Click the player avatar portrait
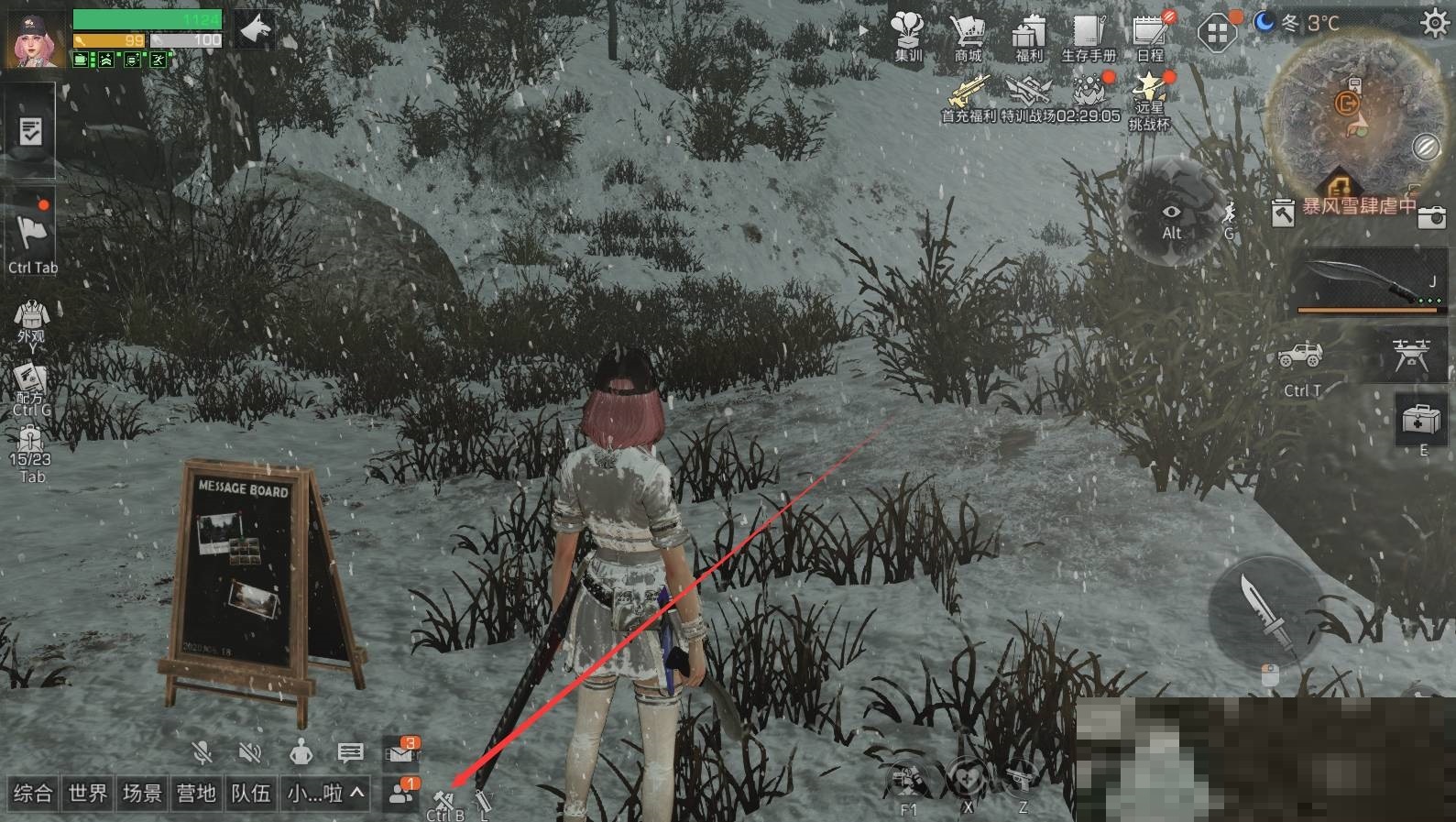The width and height of the screenshot is (1456, 822). (37, 38)
